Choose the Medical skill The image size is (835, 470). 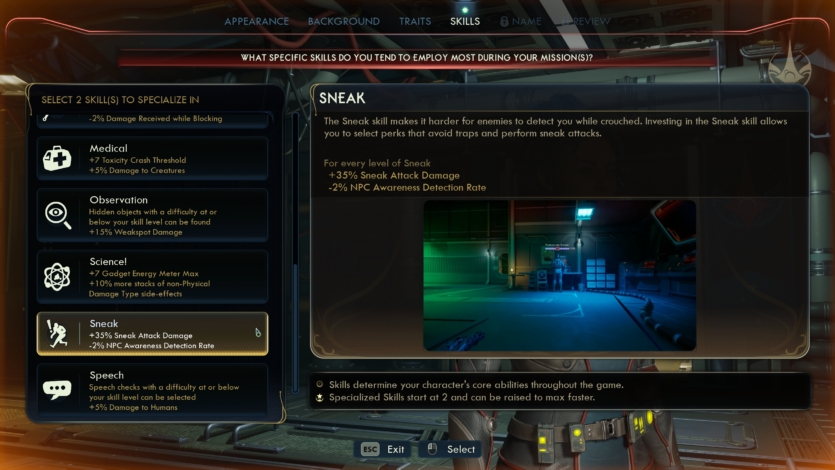(x=152, y=158)
